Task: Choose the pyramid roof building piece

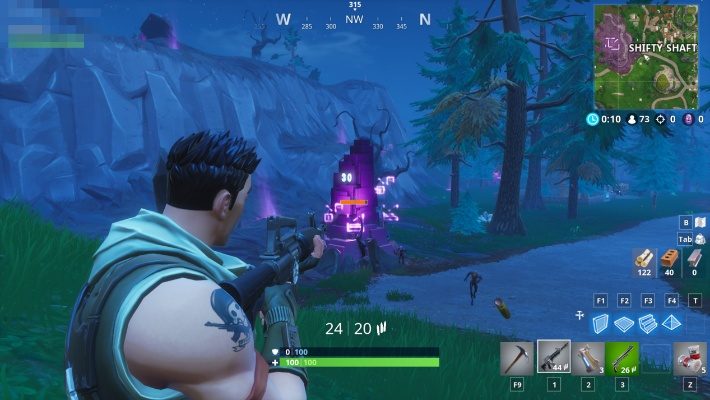Action: coord(671,322)
